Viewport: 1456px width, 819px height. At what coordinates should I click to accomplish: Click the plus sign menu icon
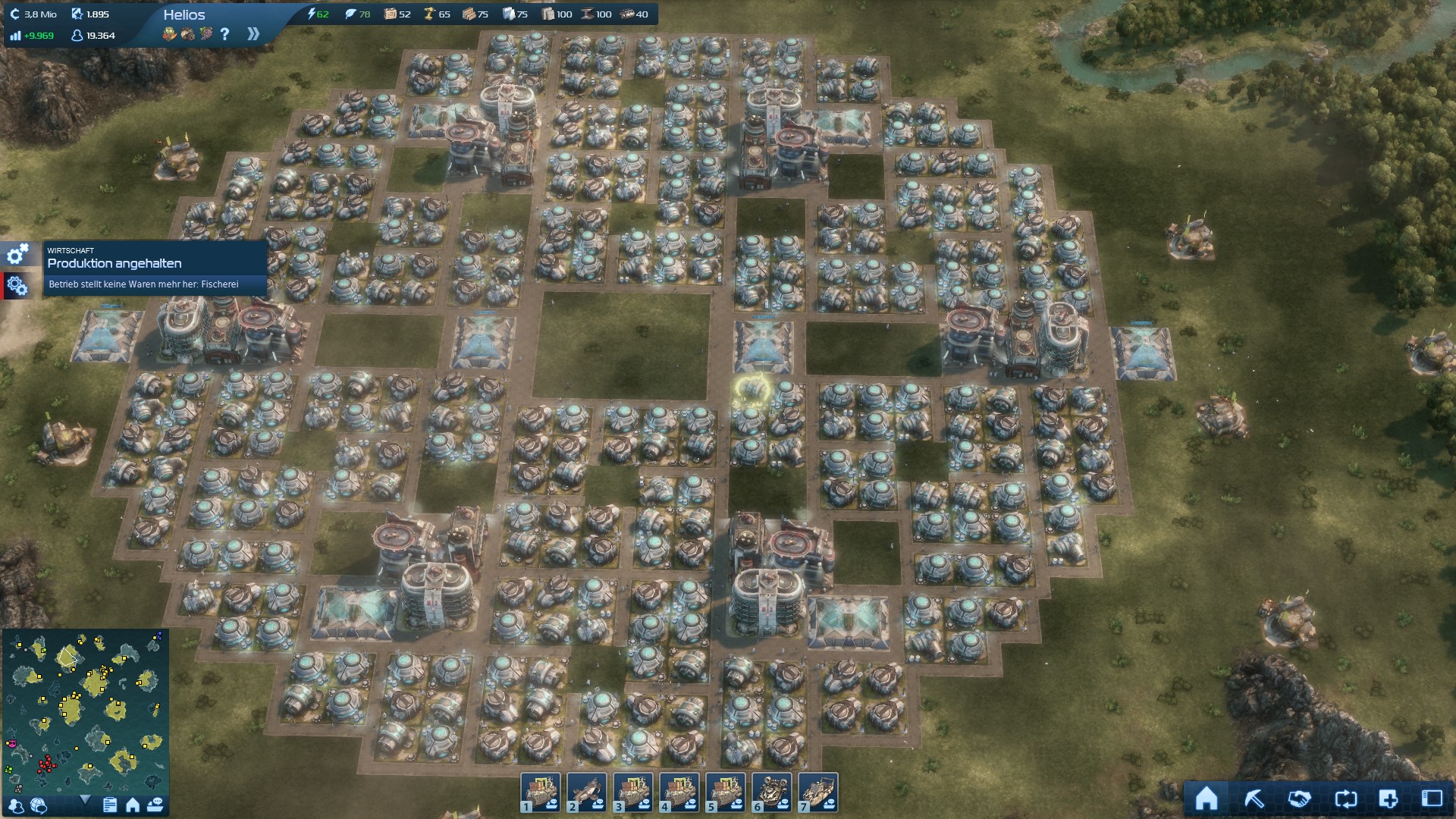pos(1389,799)
